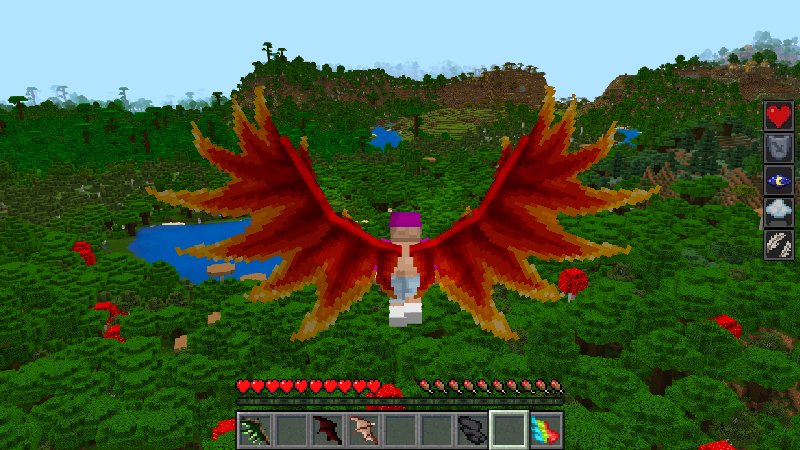Select the green leafy wings hotbar slot
Viewport: 800px width, 450px height.
click(x=255, y=430)
